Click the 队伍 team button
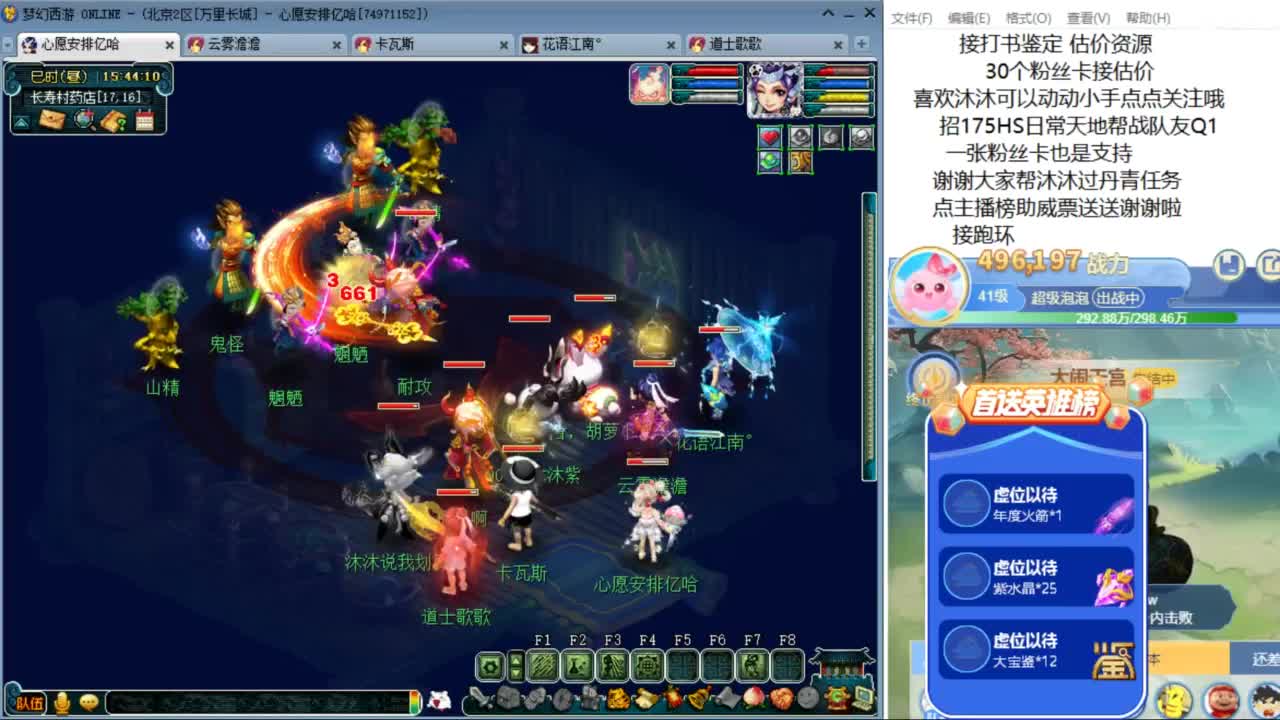 pyautogui.click(x=30, y=703)
